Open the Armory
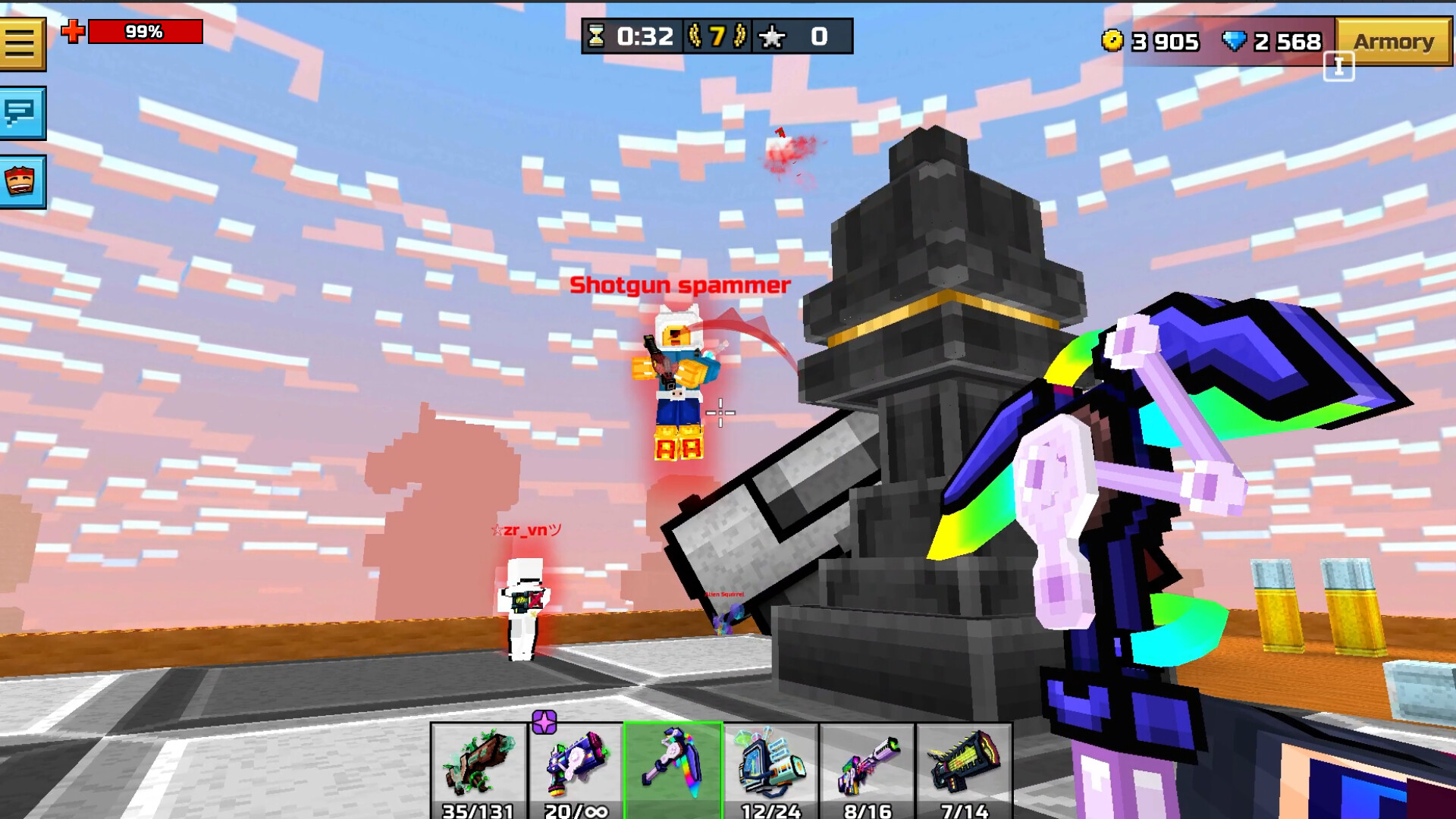 pos(1394,42)
